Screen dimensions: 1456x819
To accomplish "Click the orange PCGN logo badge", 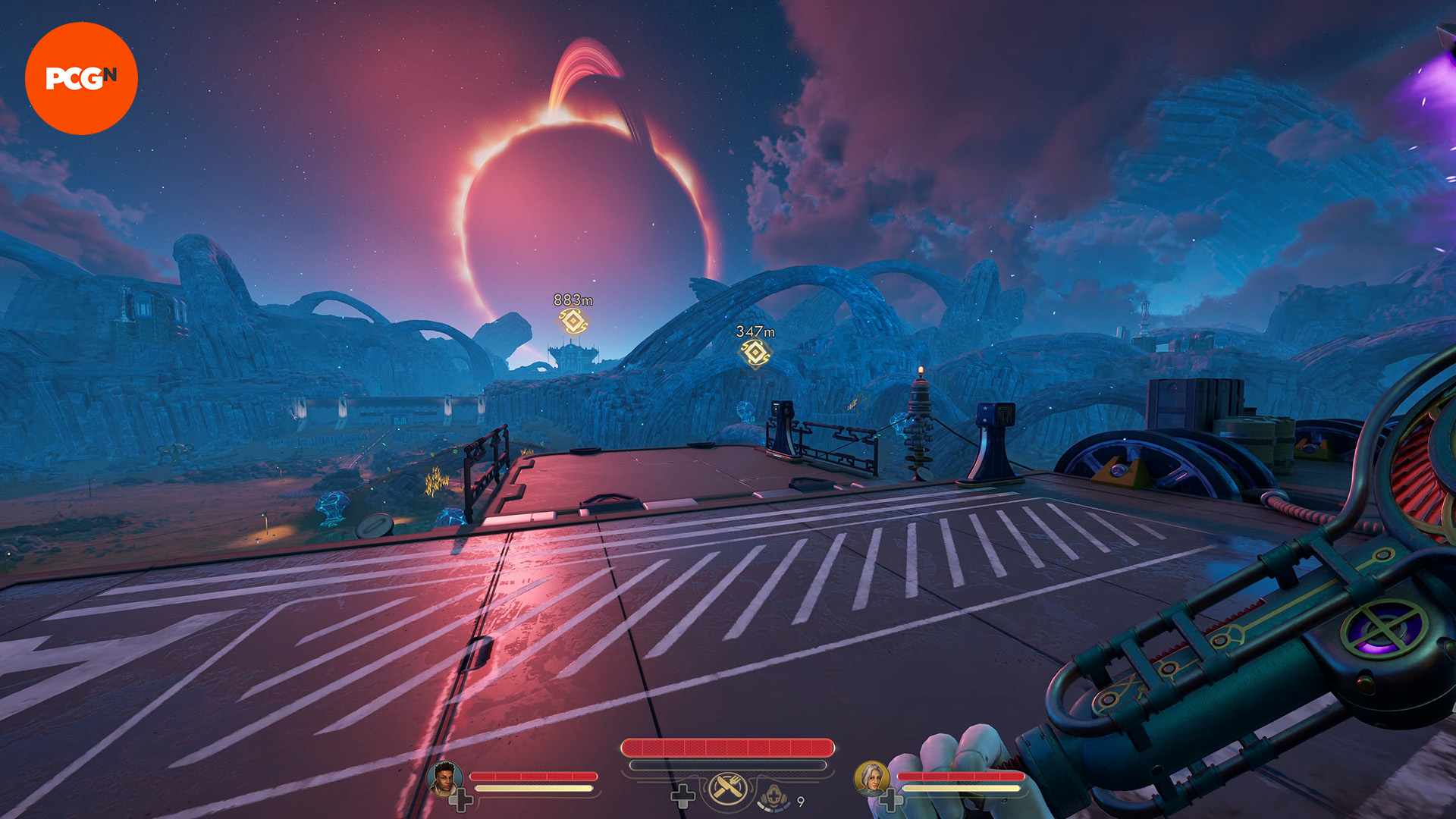I will (x=81, y=78).
